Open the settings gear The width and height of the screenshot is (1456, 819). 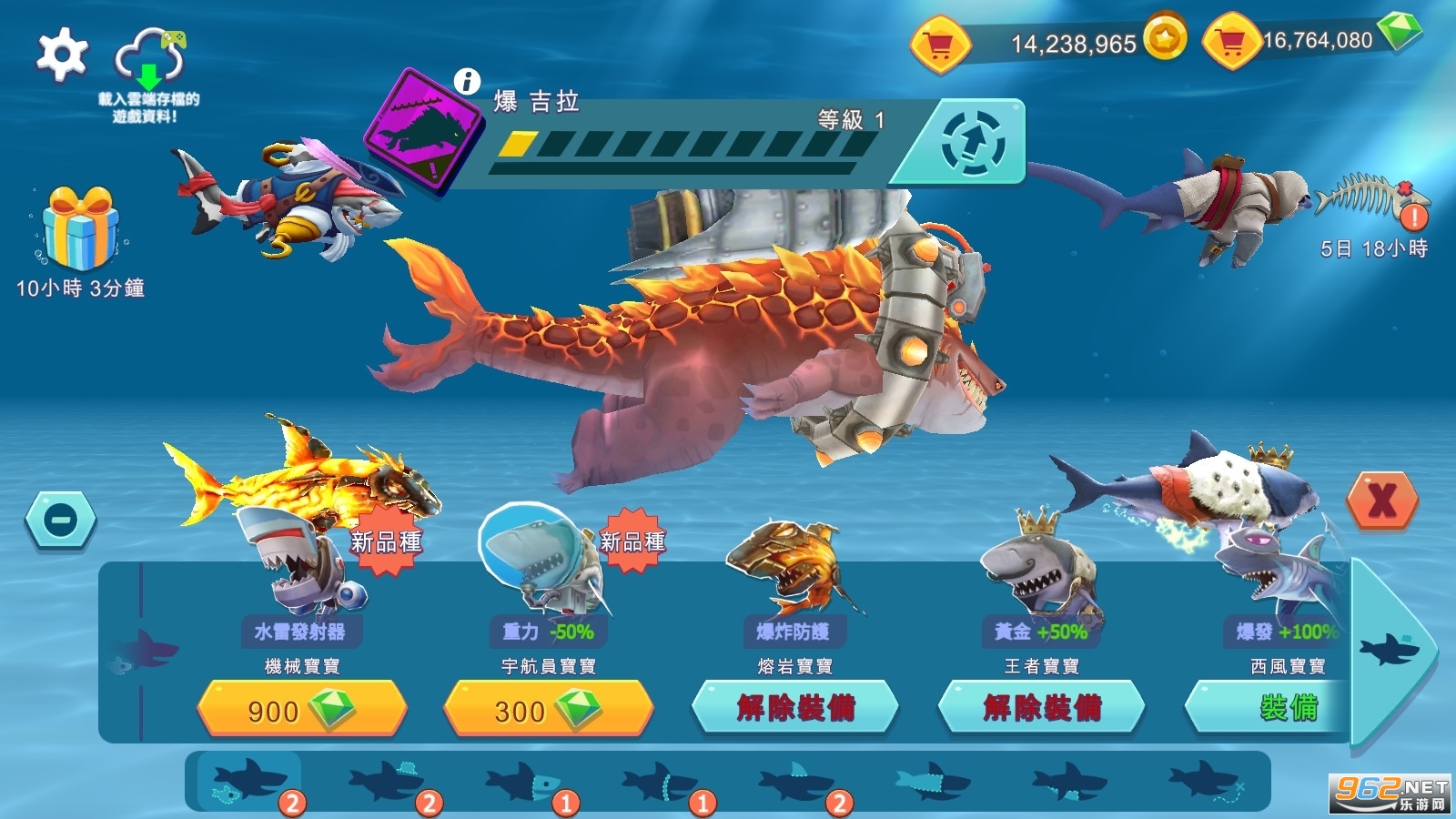pos(62,54)
